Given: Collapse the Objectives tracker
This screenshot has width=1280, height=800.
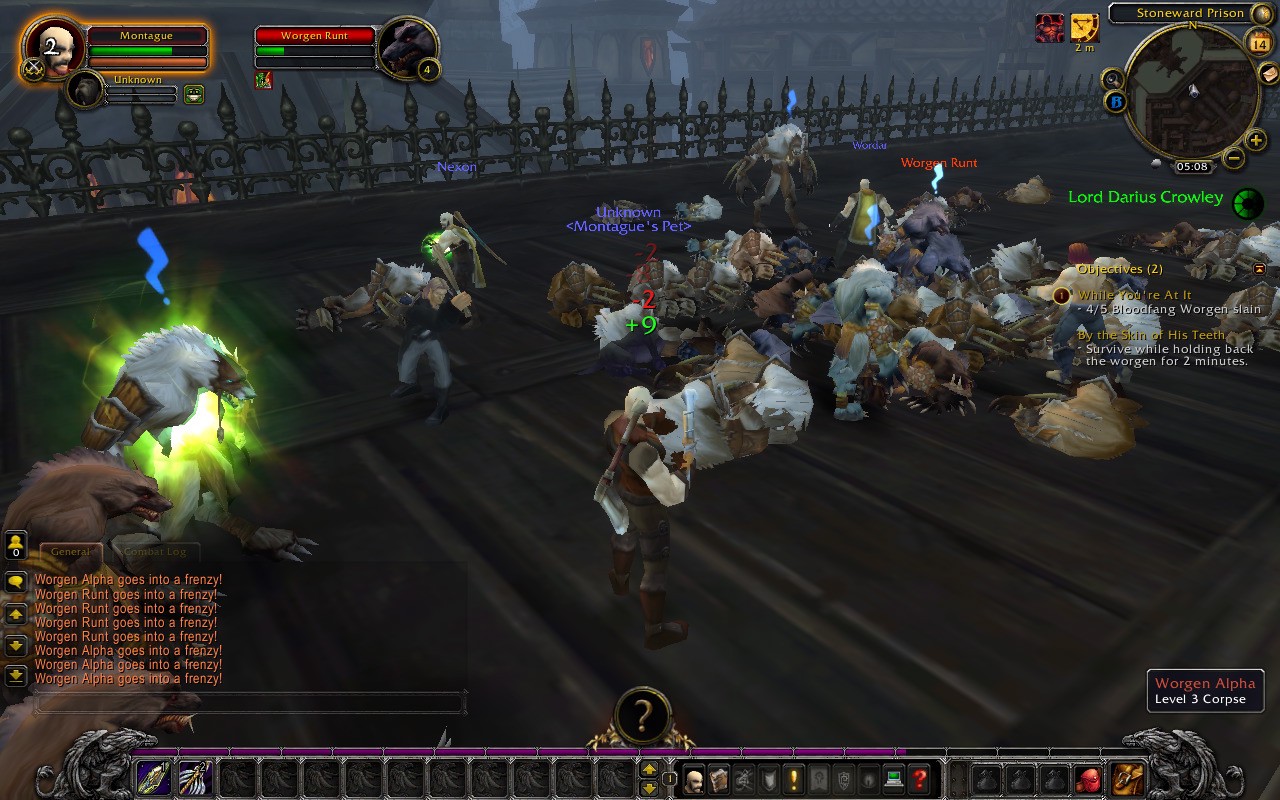Looking at the screenshot, I should pyautogui.click(x=1259, y=269).
